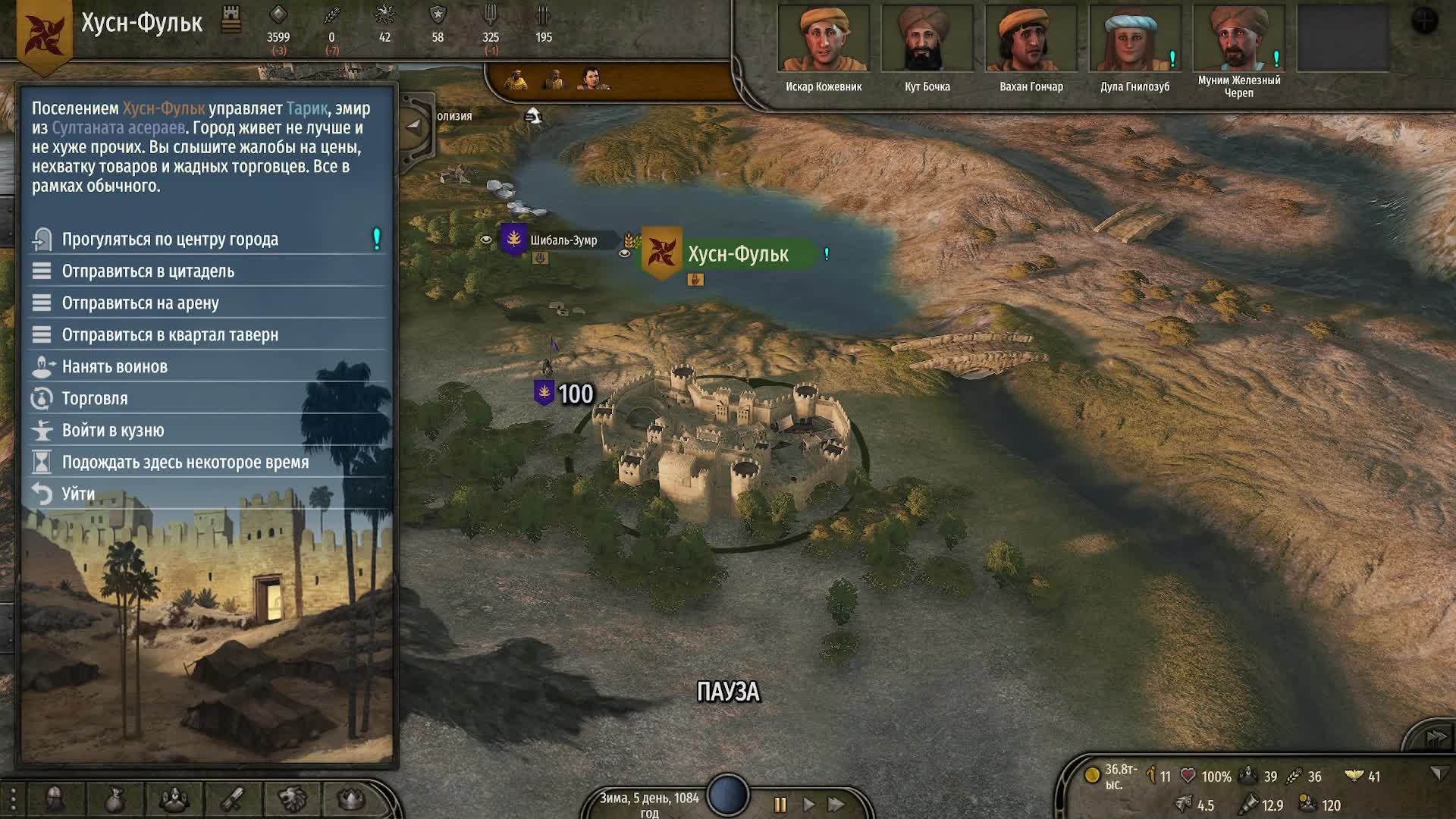
Task: Open the kingdom screen with the lion icon
Action: click(294, 799)
